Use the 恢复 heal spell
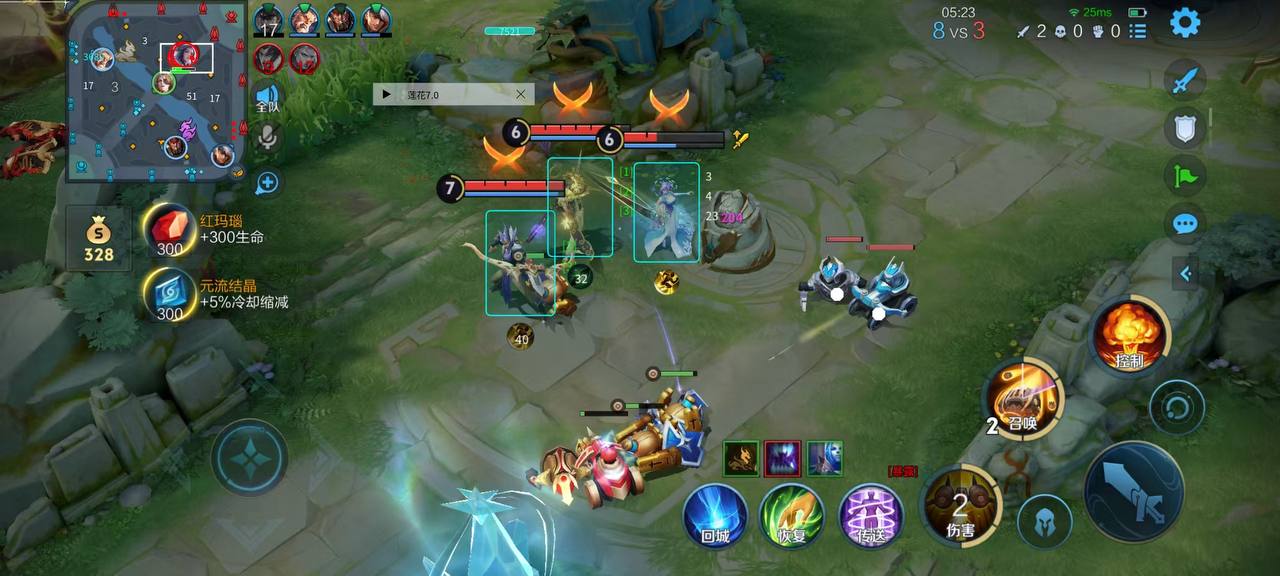This screenshot has height=576, width=1280. (x=791, y=515)
